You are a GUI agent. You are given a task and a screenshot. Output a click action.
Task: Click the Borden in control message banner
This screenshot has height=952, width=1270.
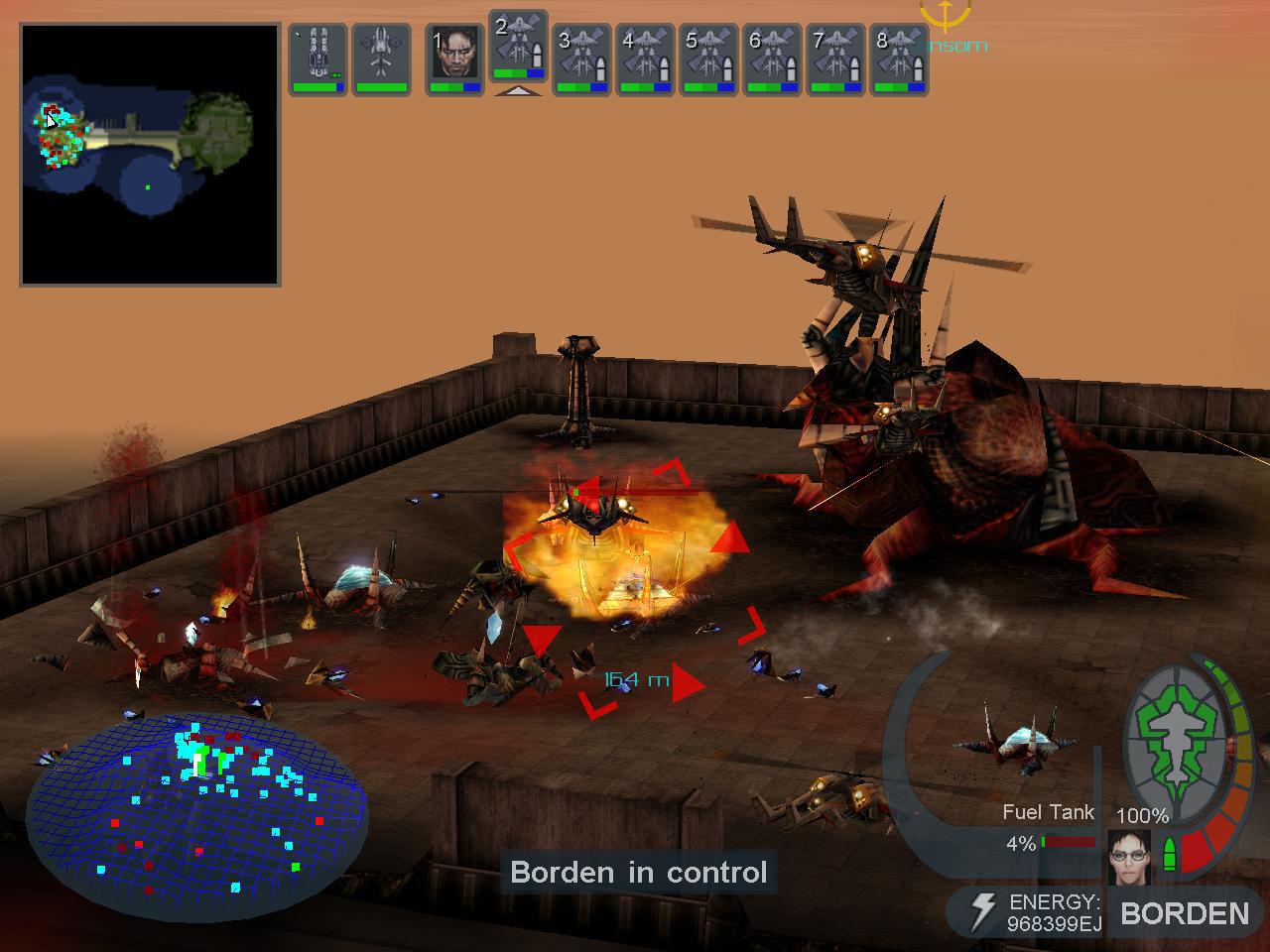tap(639, 873)
